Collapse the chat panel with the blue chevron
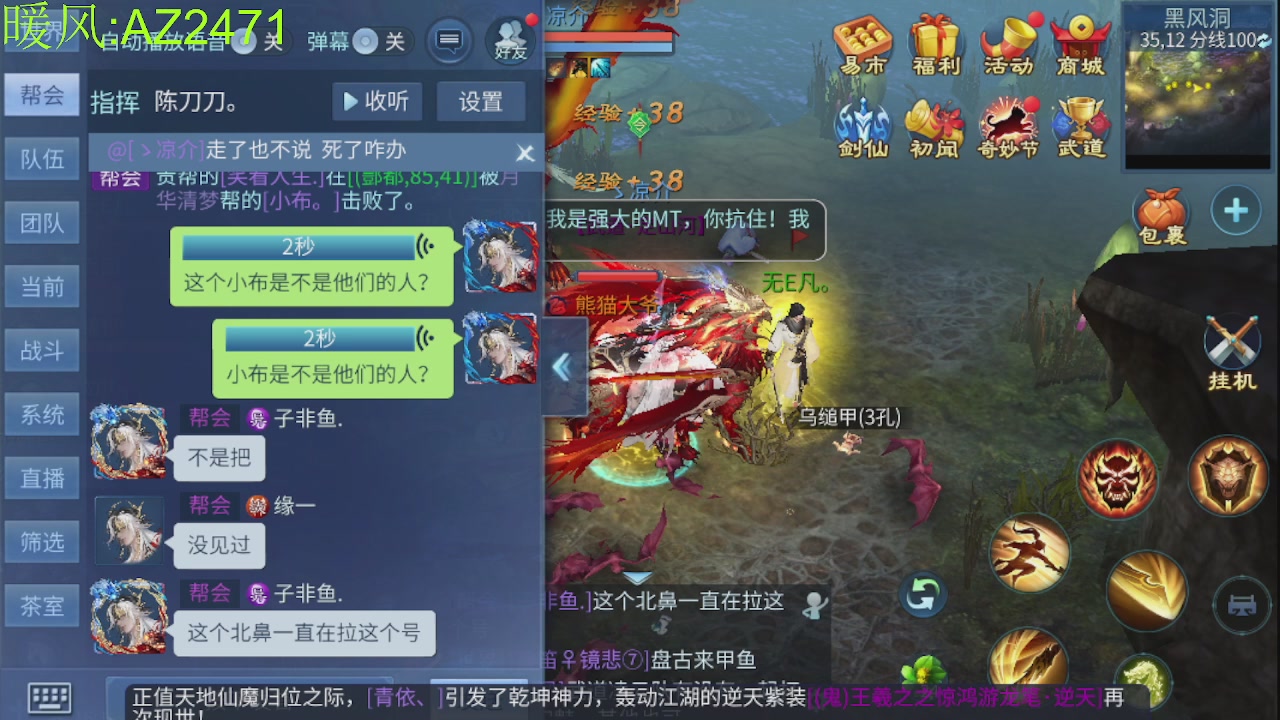This screenshot has height=720, width=1280. point(561,367)
